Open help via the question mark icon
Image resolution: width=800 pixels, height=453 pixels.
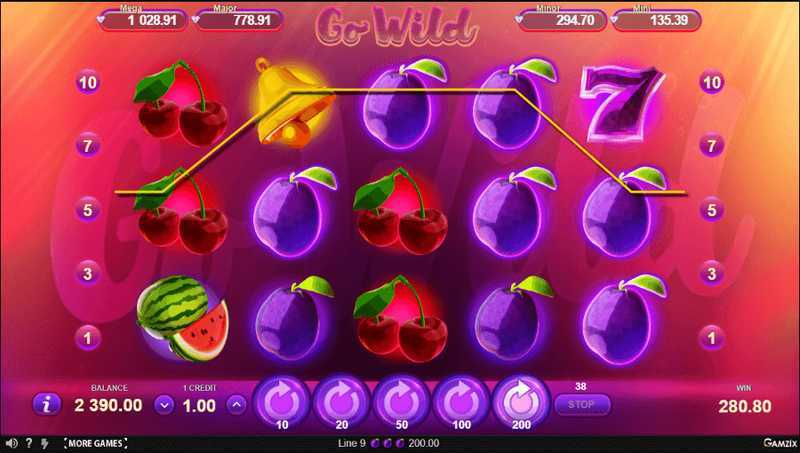pos(28,443)
